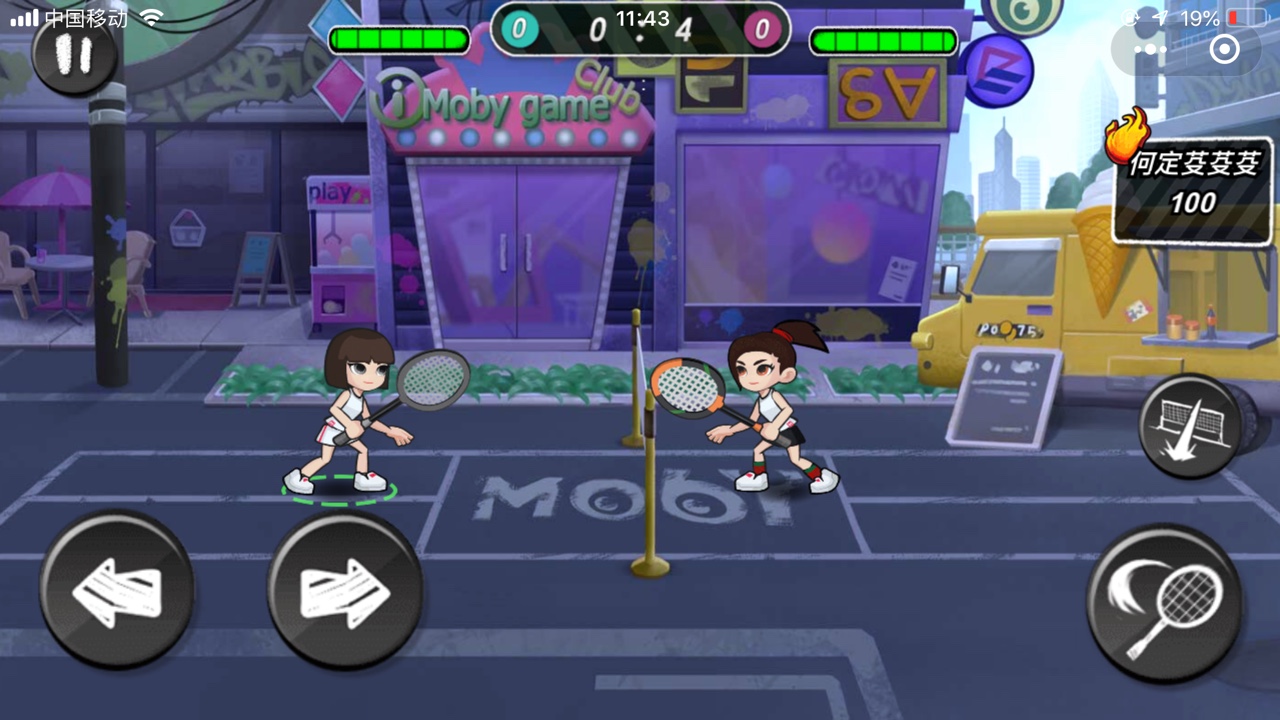
Task: Close mini program with the circle button
Action: [x=1224, y=48]
